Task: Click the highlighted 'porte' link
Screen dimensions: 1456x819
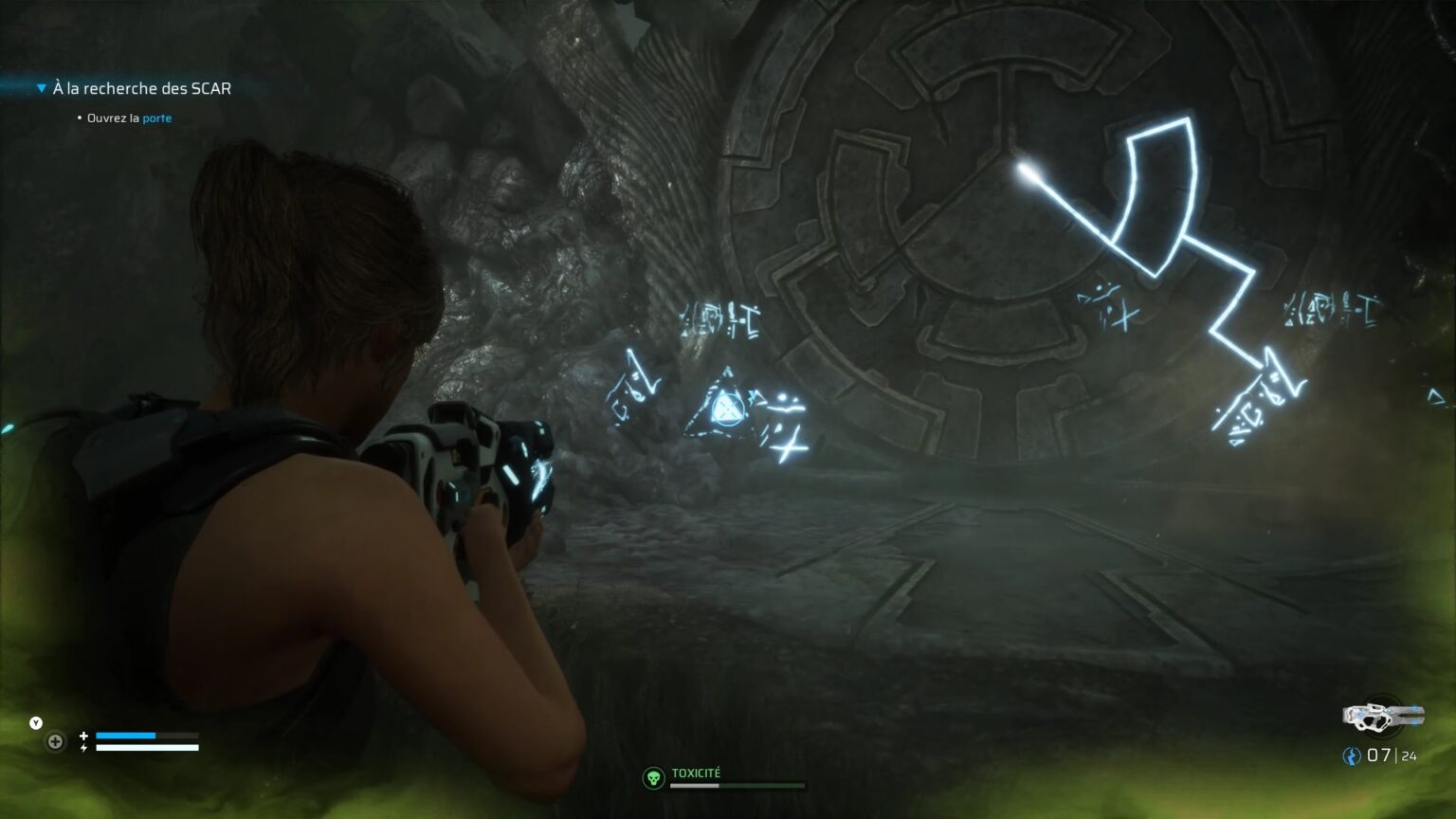Action: coord(157,118)
